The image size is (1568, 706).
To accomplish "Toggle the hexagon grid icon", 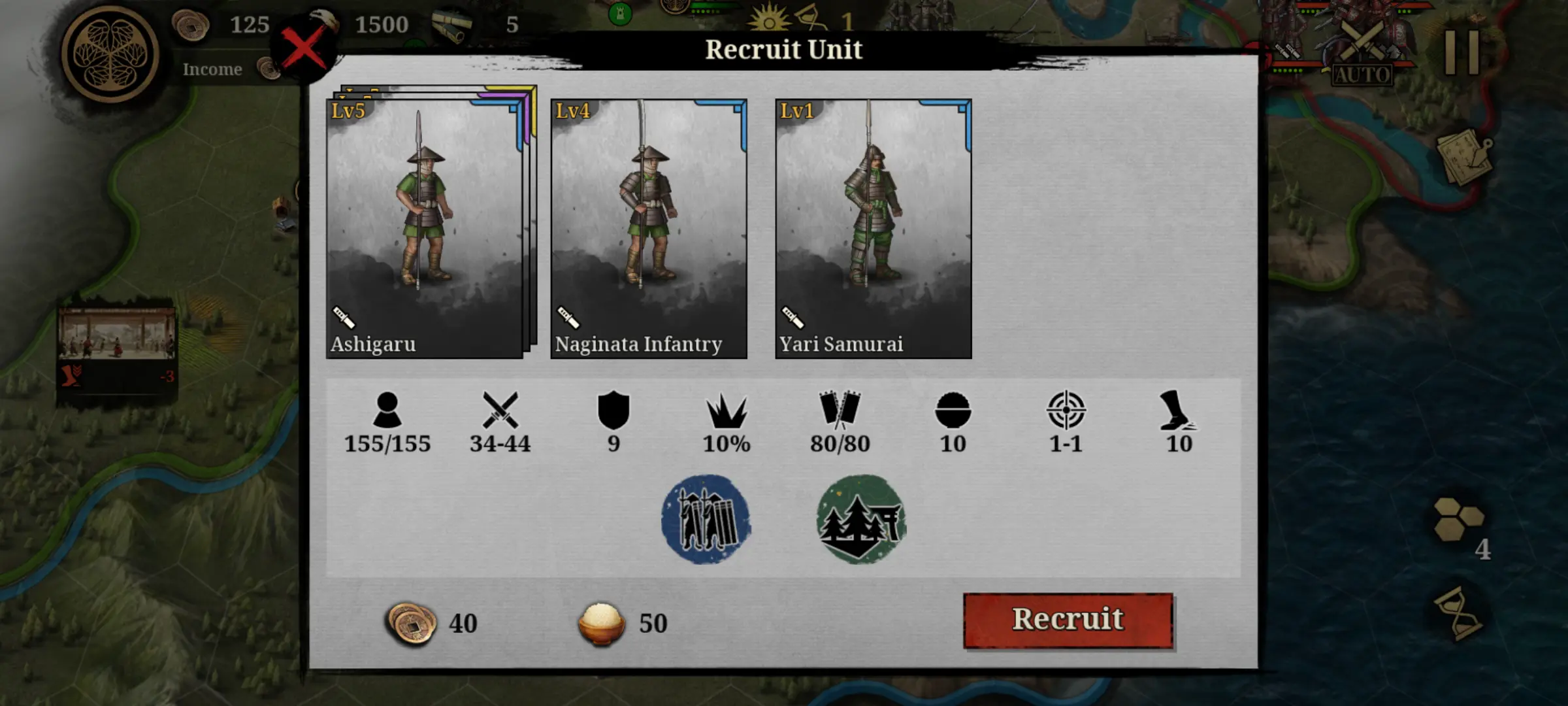I will (x=1458, y=520).
